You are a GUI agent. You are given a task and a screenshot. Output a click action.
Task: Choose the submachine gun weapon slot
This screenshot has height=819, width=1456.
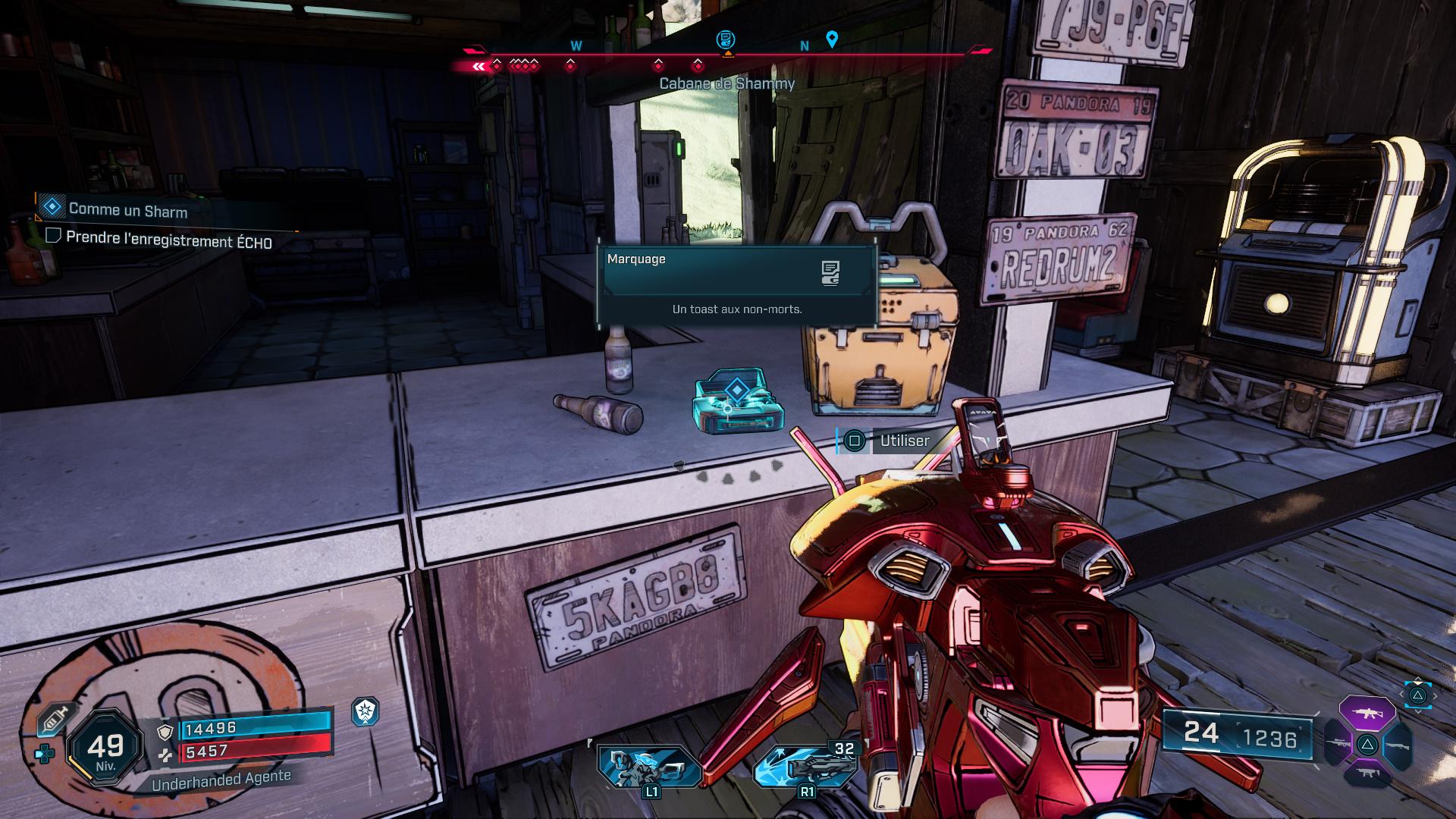coord(1367,773)
